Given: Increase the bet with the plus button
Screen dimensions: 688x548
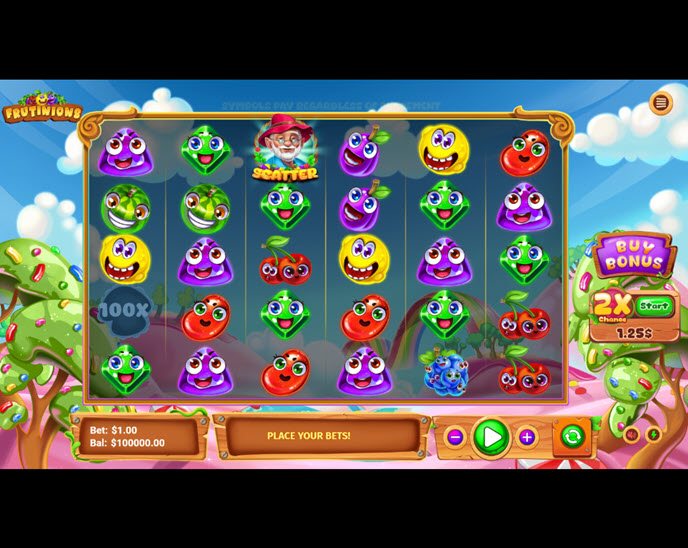Looking at the screenshot, I should point(527,437).
